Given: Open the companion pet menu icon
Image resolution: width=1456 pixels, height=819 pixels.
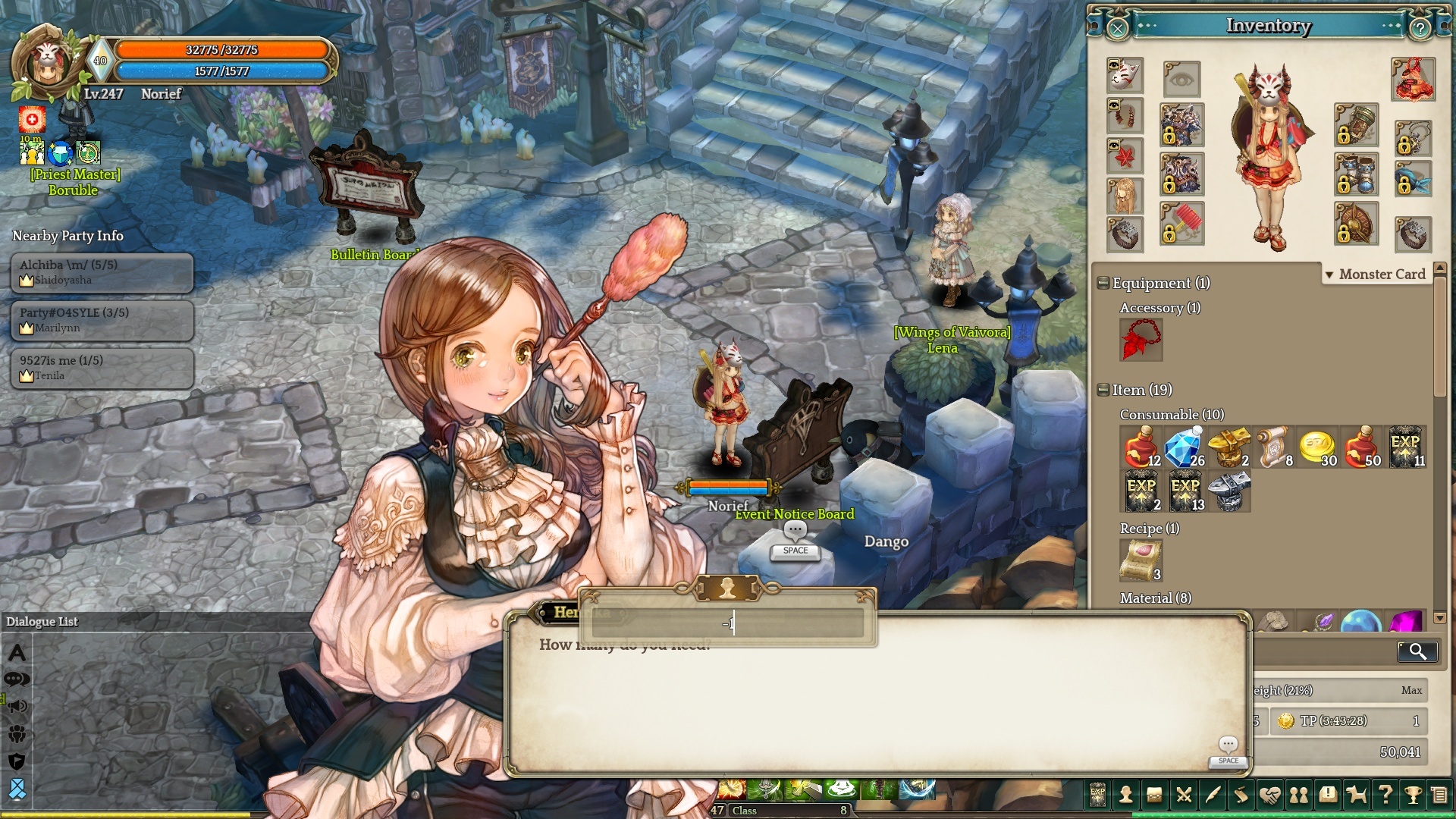Looking at the screenshot, I should [1356, 795].
